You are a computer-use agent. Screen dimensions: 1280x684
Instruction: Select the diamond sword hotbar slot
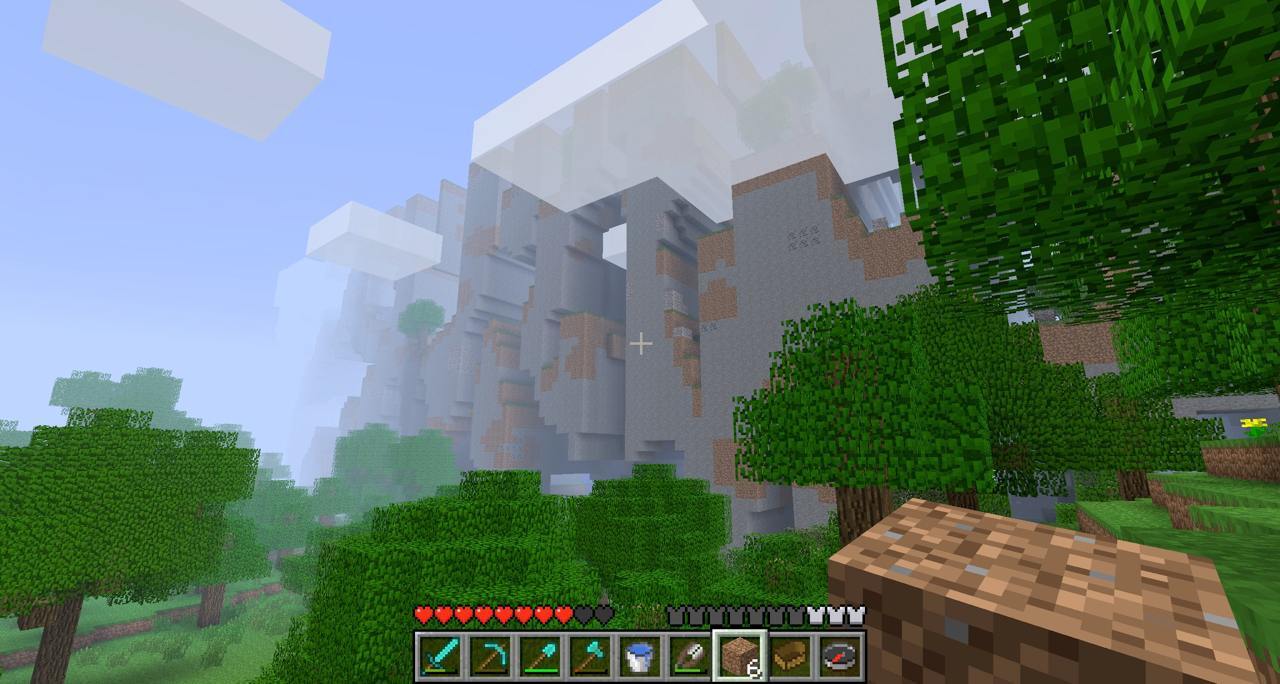click(439, 656)
